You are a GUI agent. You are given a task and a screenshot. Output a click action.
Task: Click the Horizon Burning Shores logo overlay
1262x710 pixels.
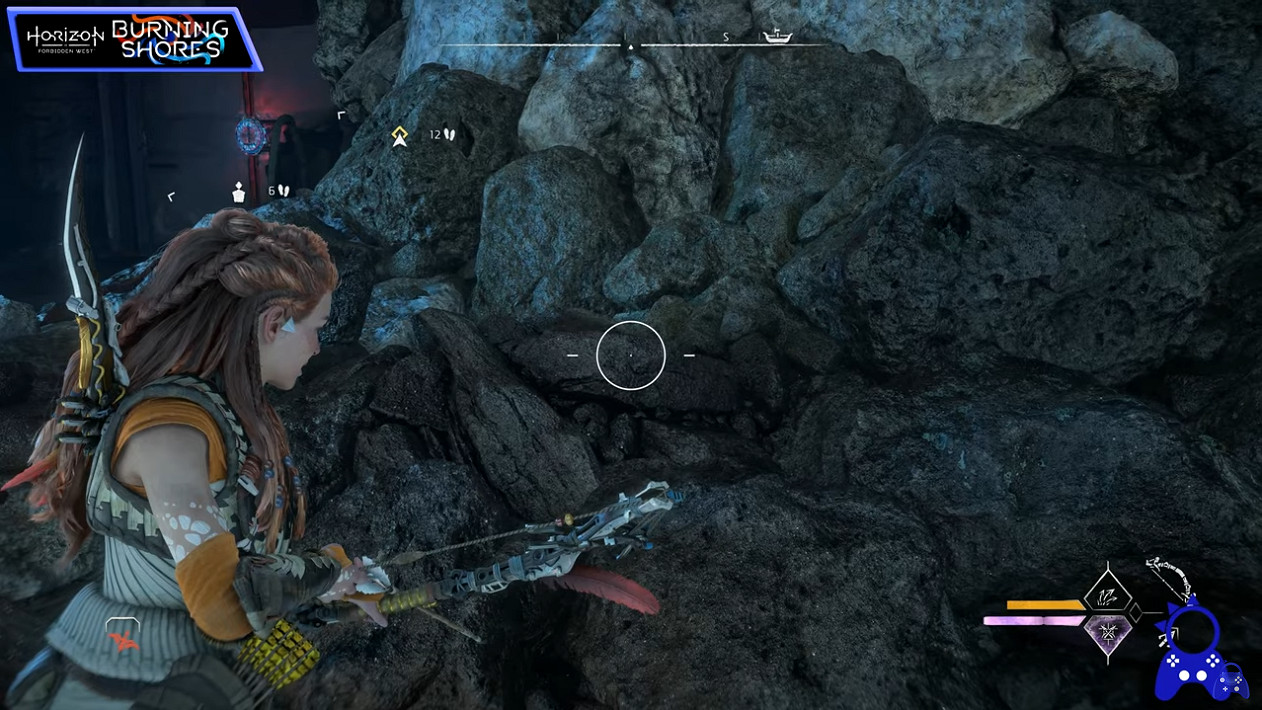[133, 40]
